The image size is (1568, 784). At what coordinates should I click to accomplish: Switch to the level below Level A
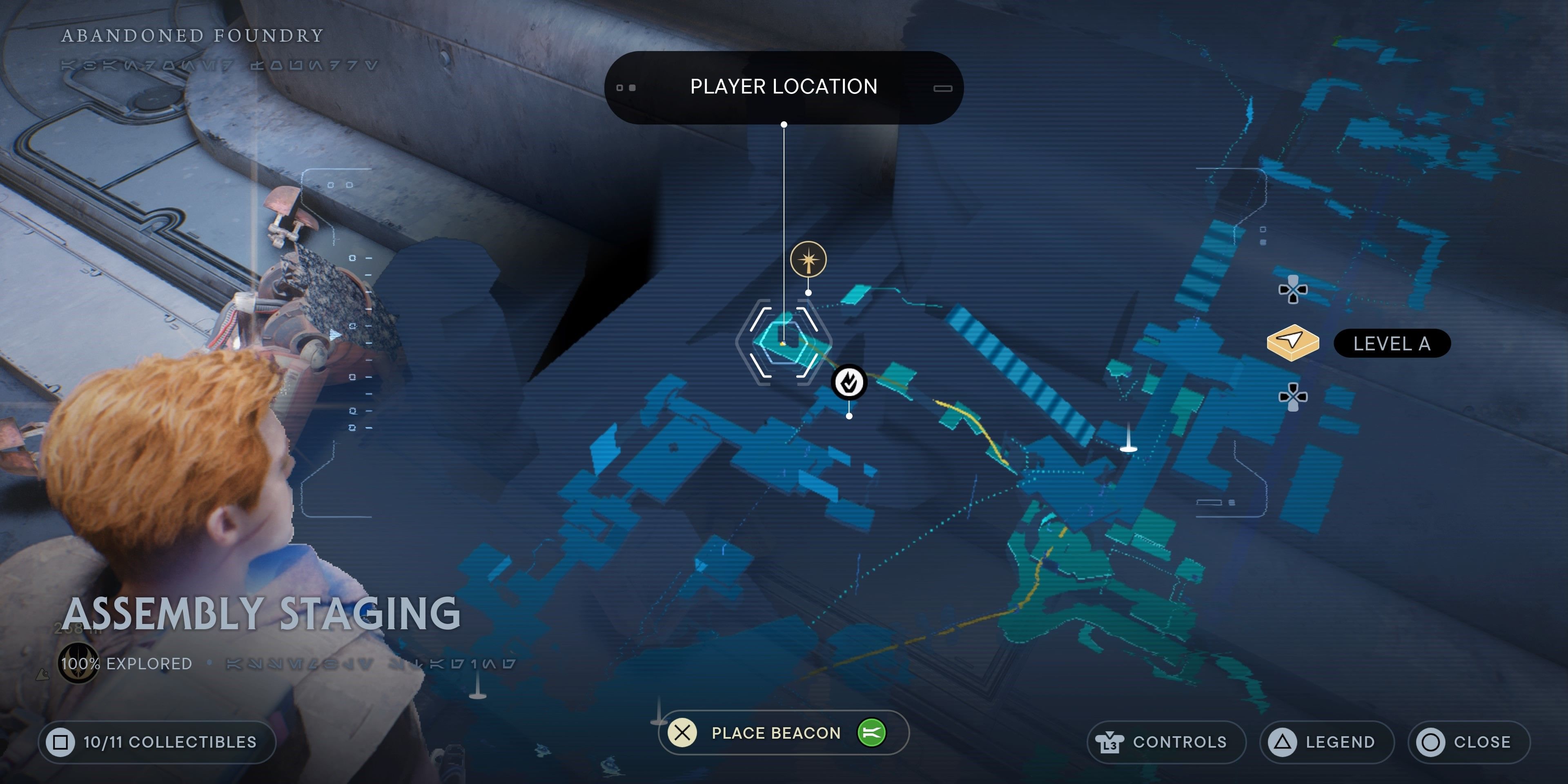(1293, 397)
